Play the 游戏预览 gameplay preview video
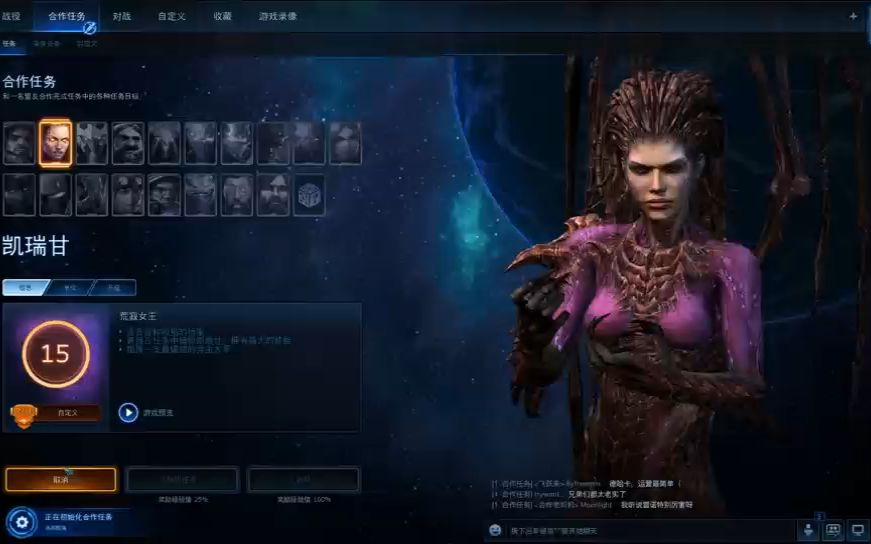 click(128, 412)
